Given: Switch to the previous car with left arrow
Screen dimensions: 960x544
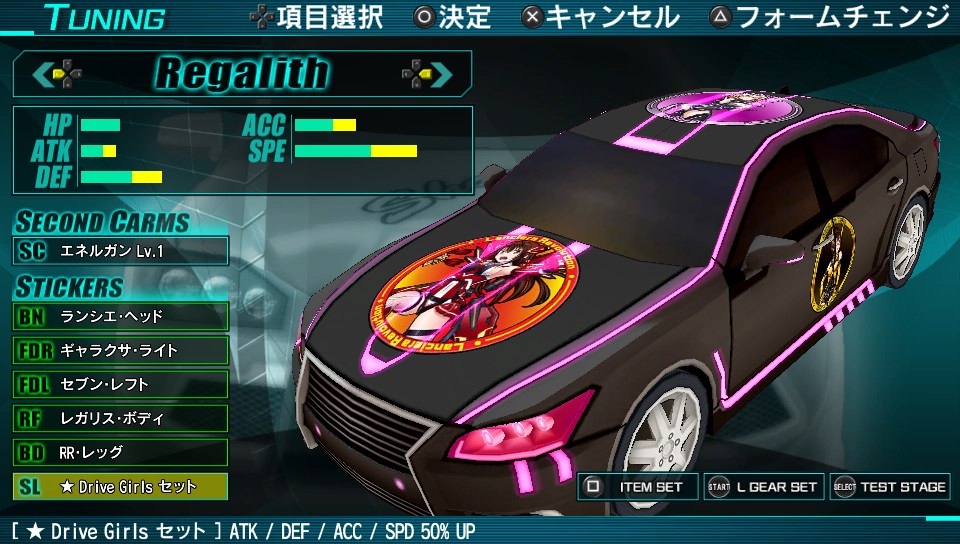Looking at the screenshot, I should [56, 73].
